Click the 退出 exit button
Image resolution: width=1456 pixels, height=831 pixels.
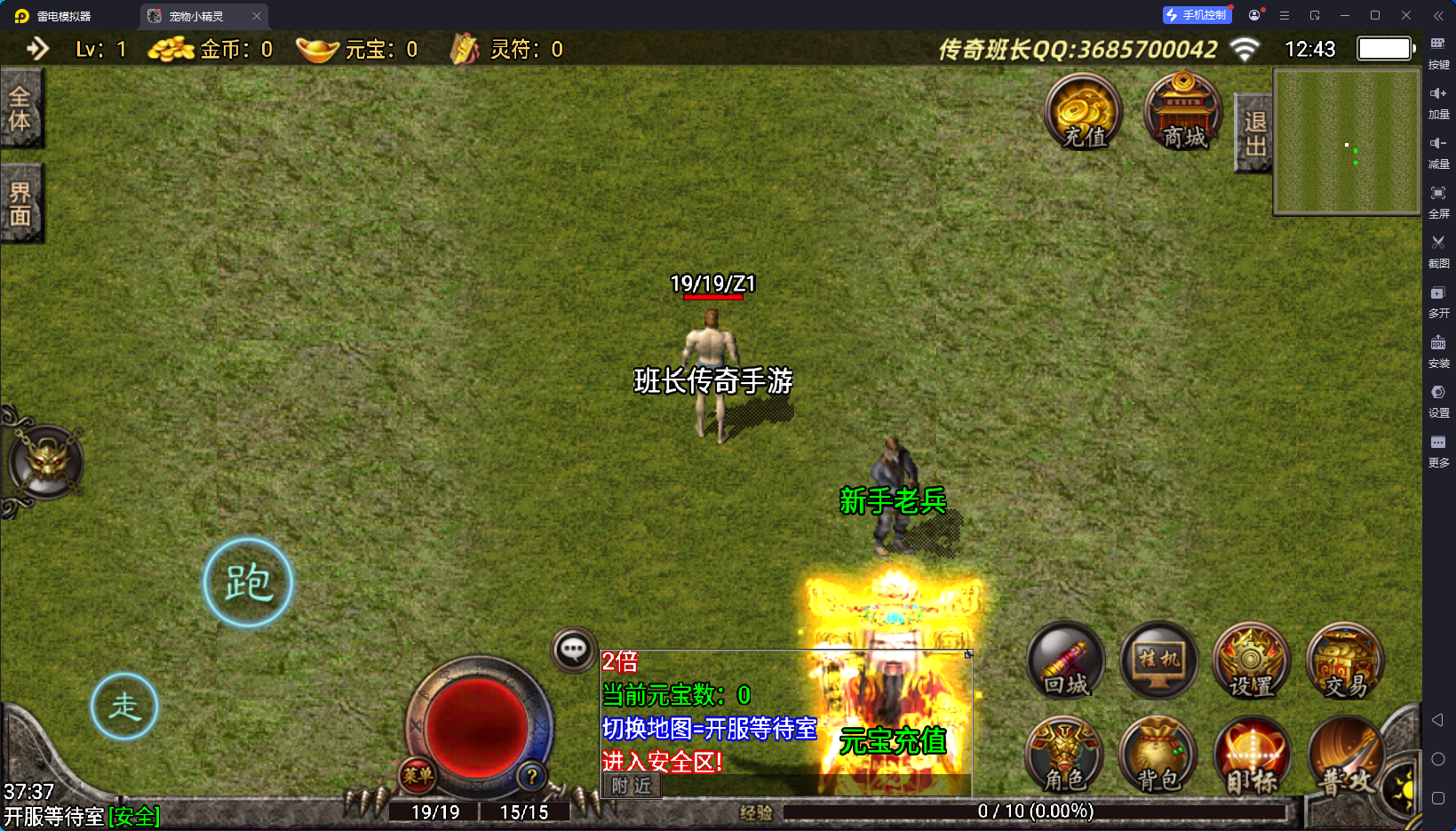click(1254, 133)
